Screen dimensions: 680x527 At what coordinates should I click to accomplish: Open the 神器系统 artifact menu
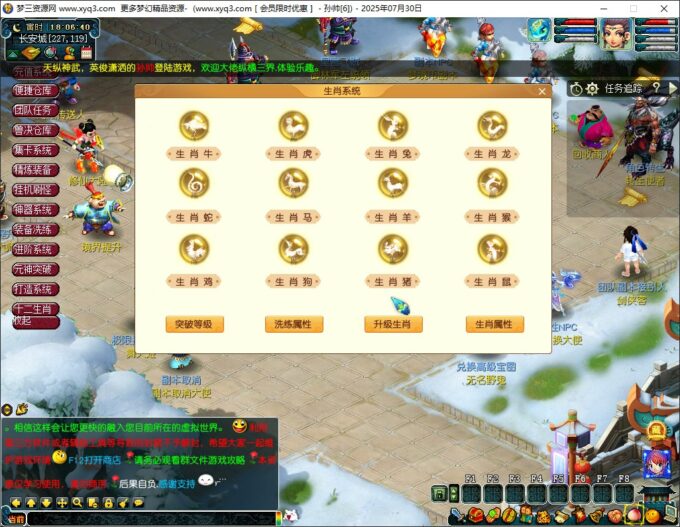point(33,209)
